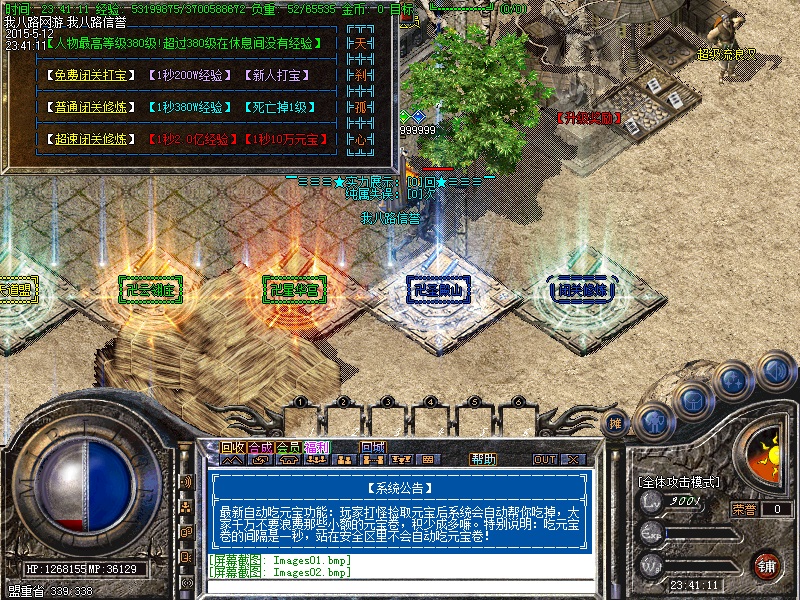Switch the 全体攻击模式 attack mode label
Screen dimensions: 800x600
(x=679, y=482)
